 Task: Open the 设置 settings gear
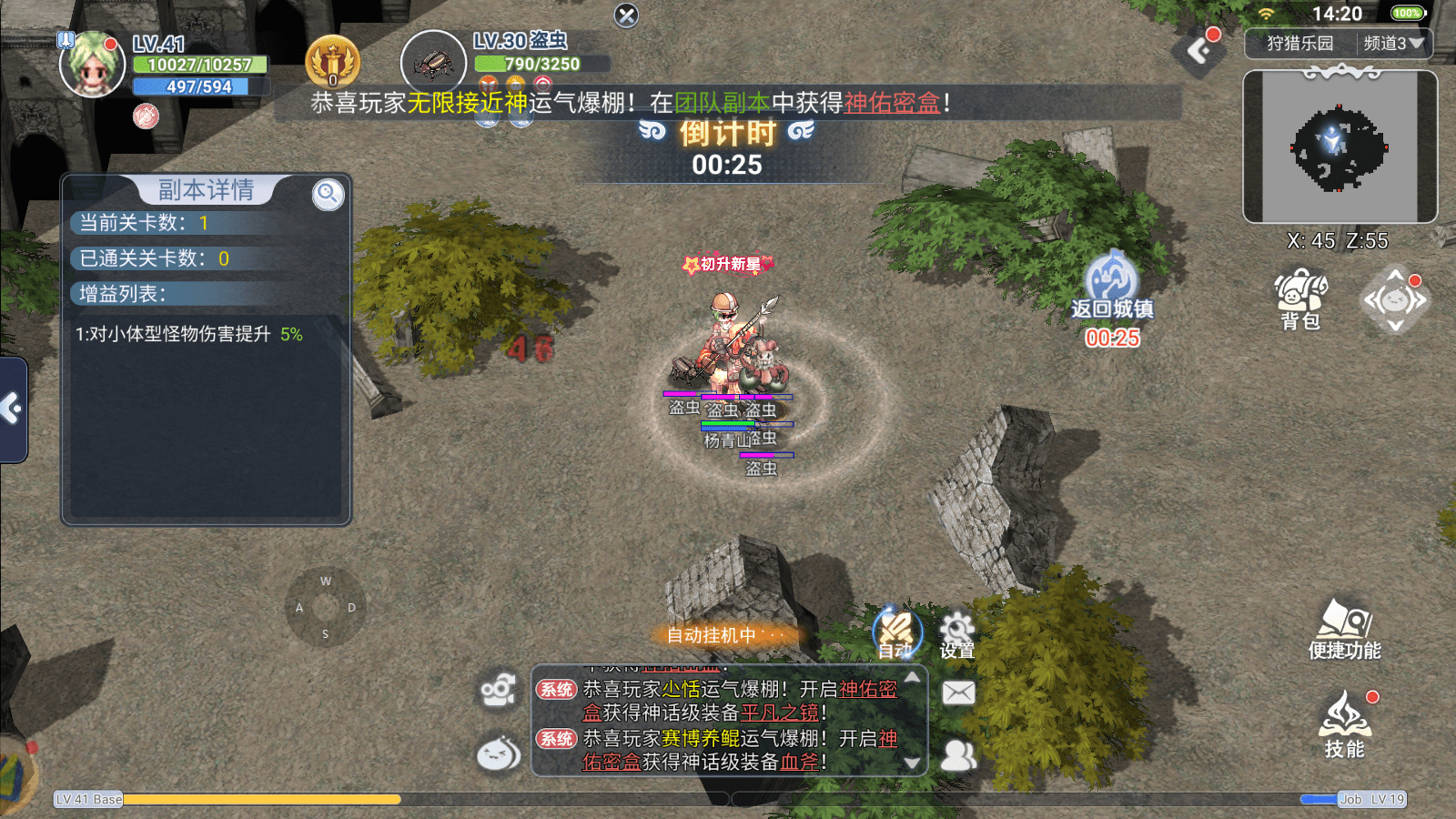(x=956, y=634)
